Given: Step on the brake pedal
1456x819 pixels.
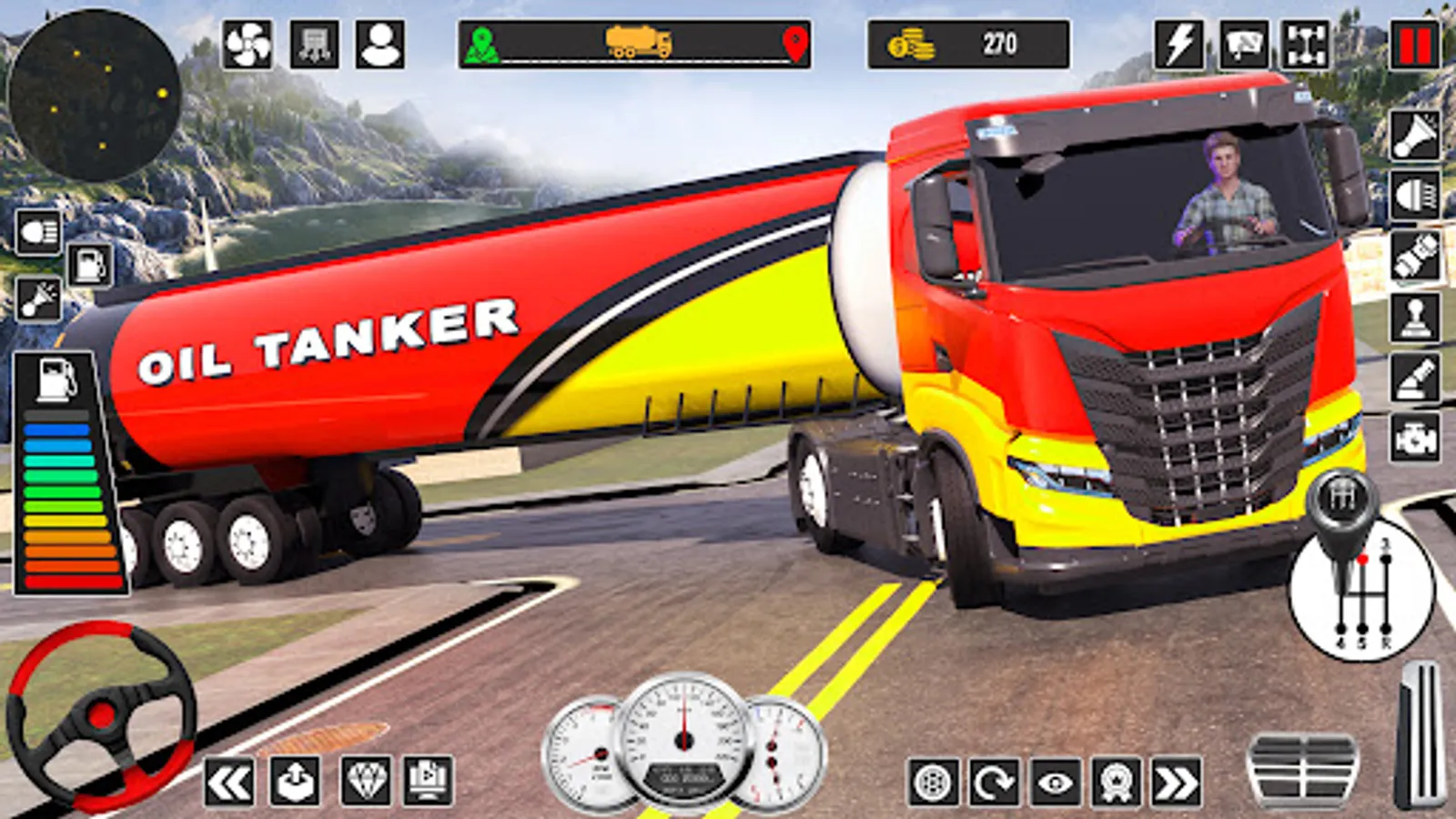Looking at the screenshot, I should click(1302, 769).
